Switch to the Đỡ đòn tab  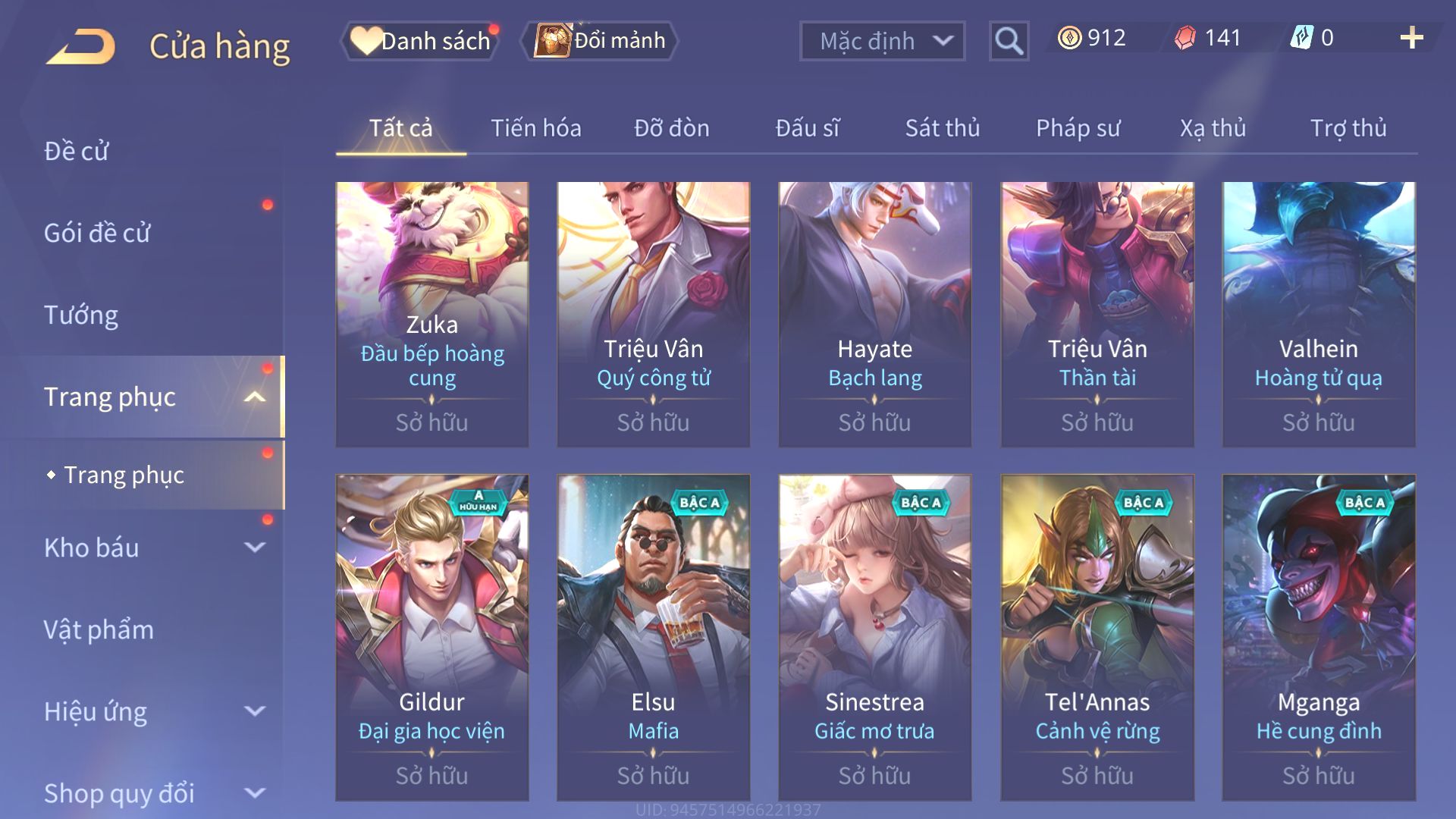pos(671,128)
